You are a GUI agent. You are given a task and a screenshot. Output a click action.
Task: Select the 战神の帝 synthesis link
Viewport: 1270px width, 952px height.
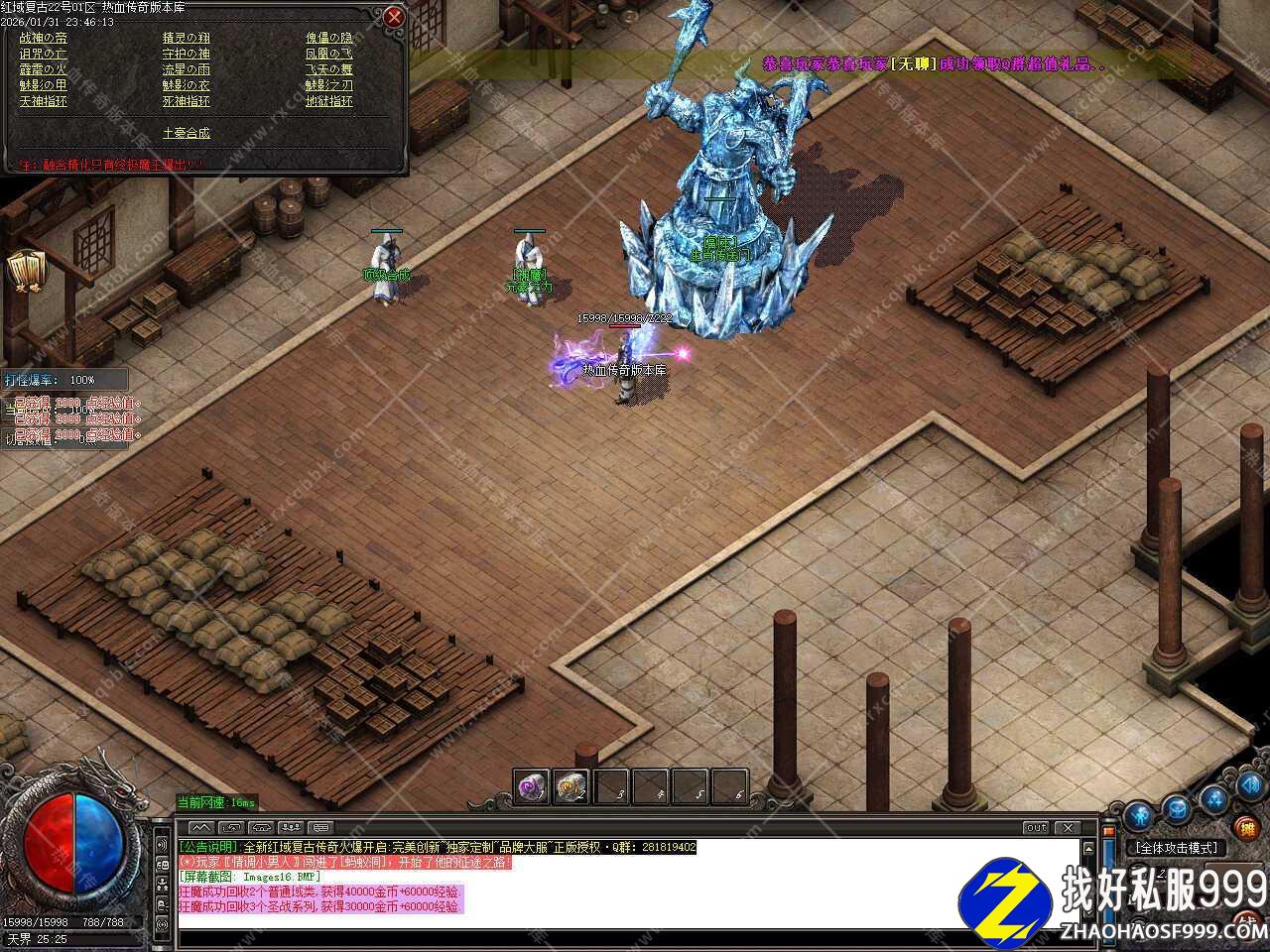[44, 38]
